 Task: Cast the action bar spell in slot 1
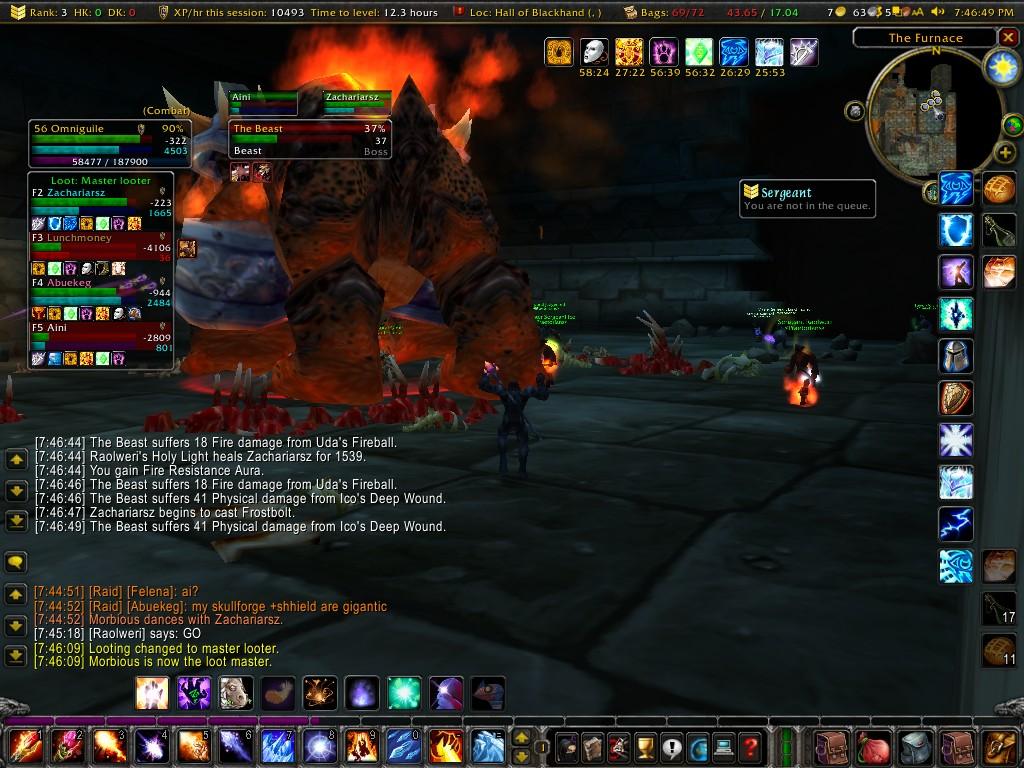tap(24, 747)
